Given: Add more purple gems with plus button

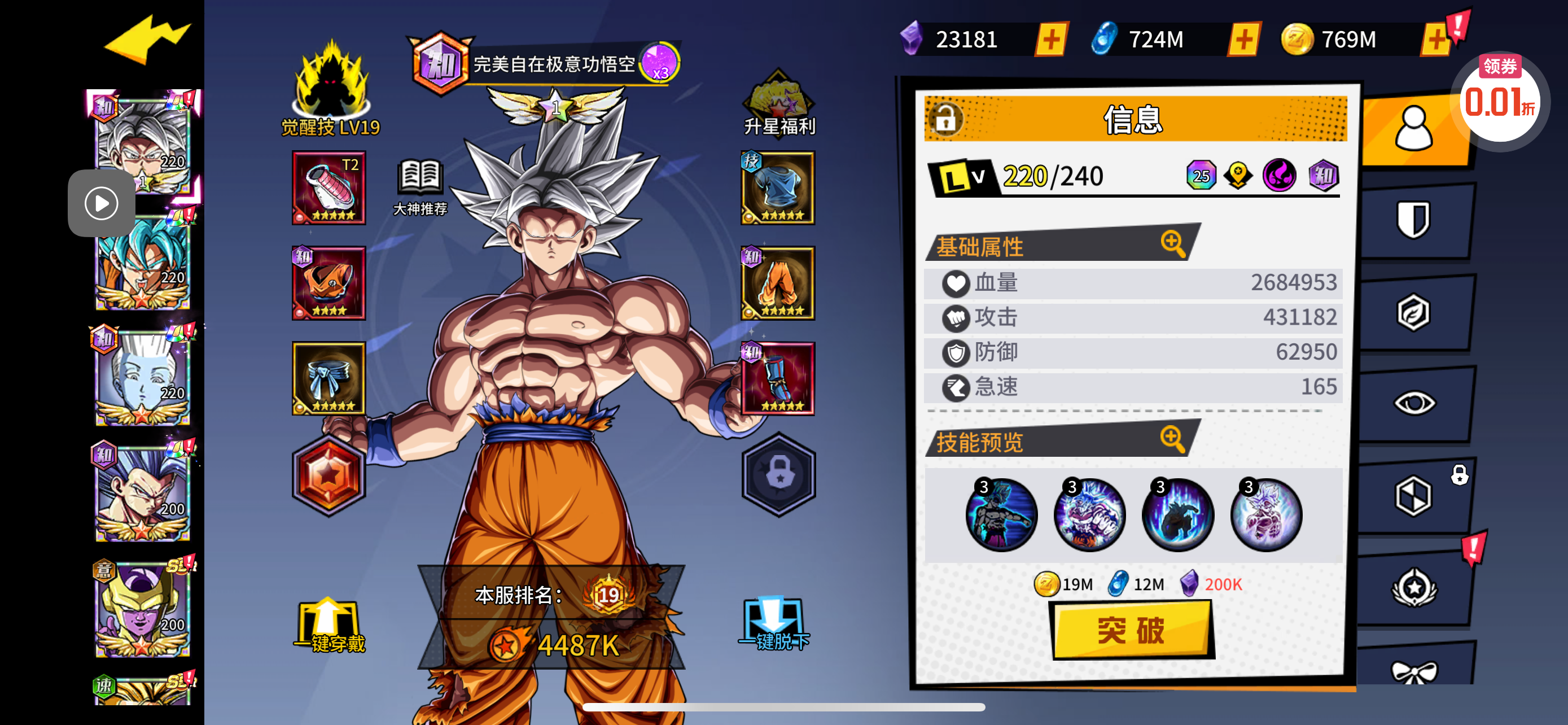Looking at the screenshot, I should (x=1051, y=40).
